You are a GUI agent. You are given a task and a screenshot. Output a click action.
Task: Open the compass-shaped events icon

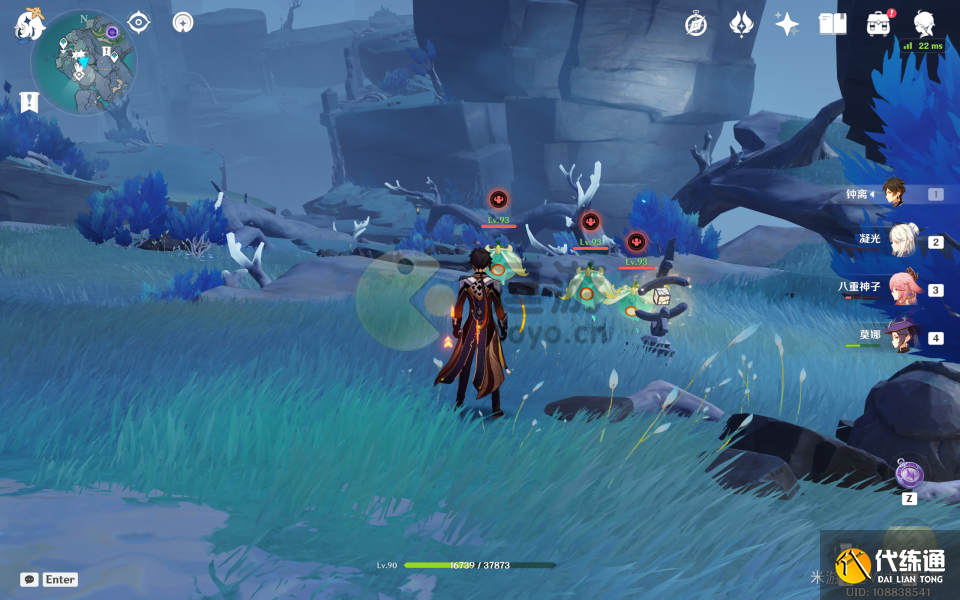pos(696,25)
